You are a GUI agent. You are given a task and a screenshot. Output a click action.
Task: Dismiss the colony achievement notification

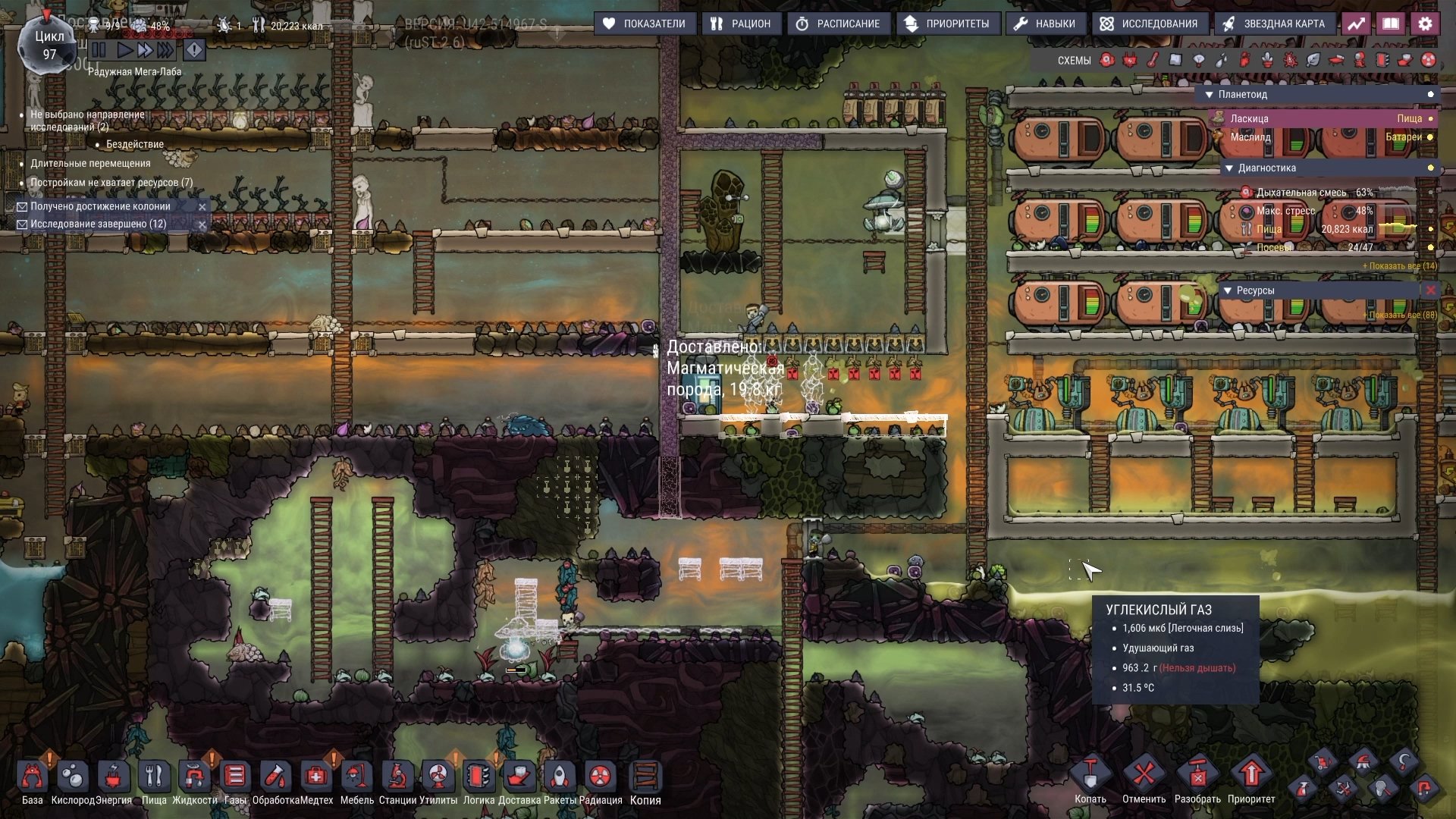tap(202, 206)
